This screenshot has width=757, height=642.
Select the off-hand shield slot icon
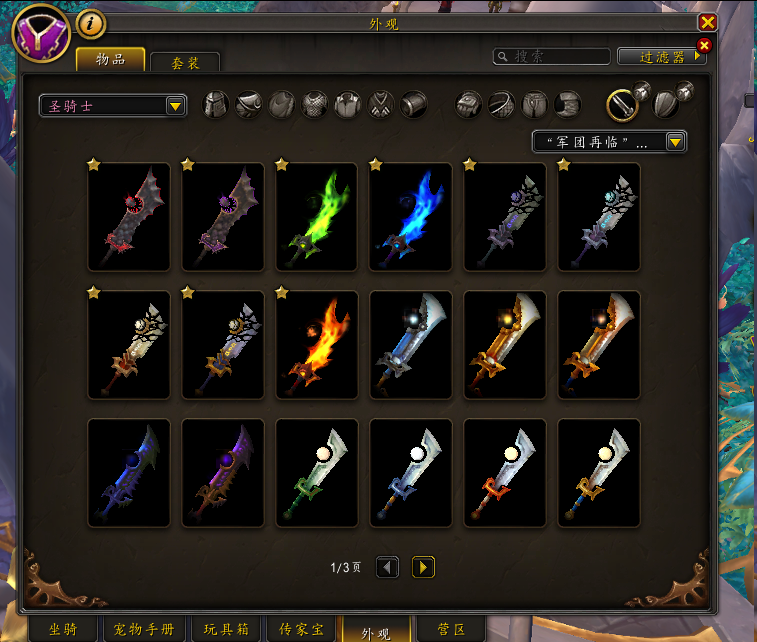click(663, 104)
